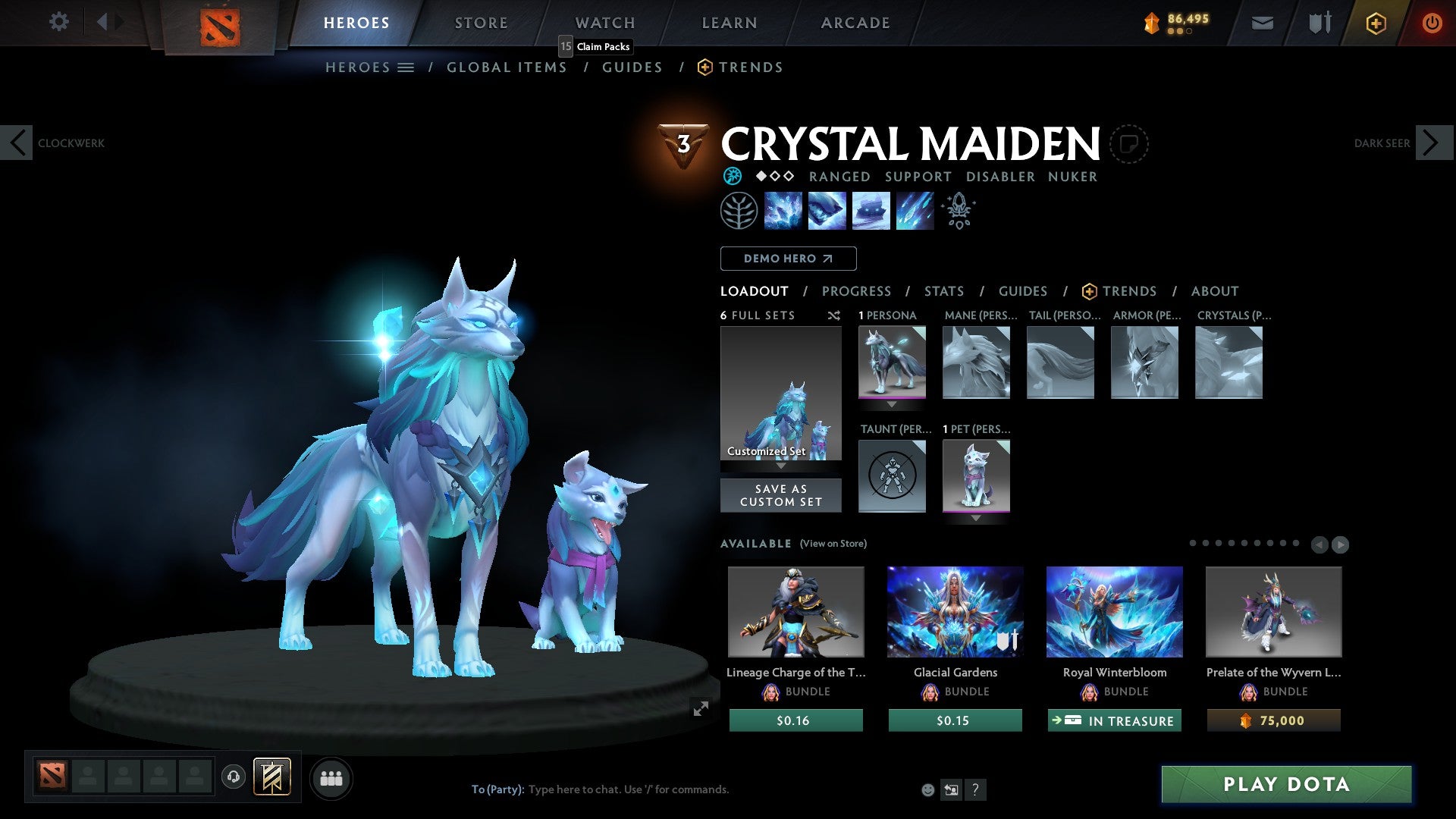1456x819 pixels.
Task: Enable the shuffle loadout toggle
Action: 833,315
